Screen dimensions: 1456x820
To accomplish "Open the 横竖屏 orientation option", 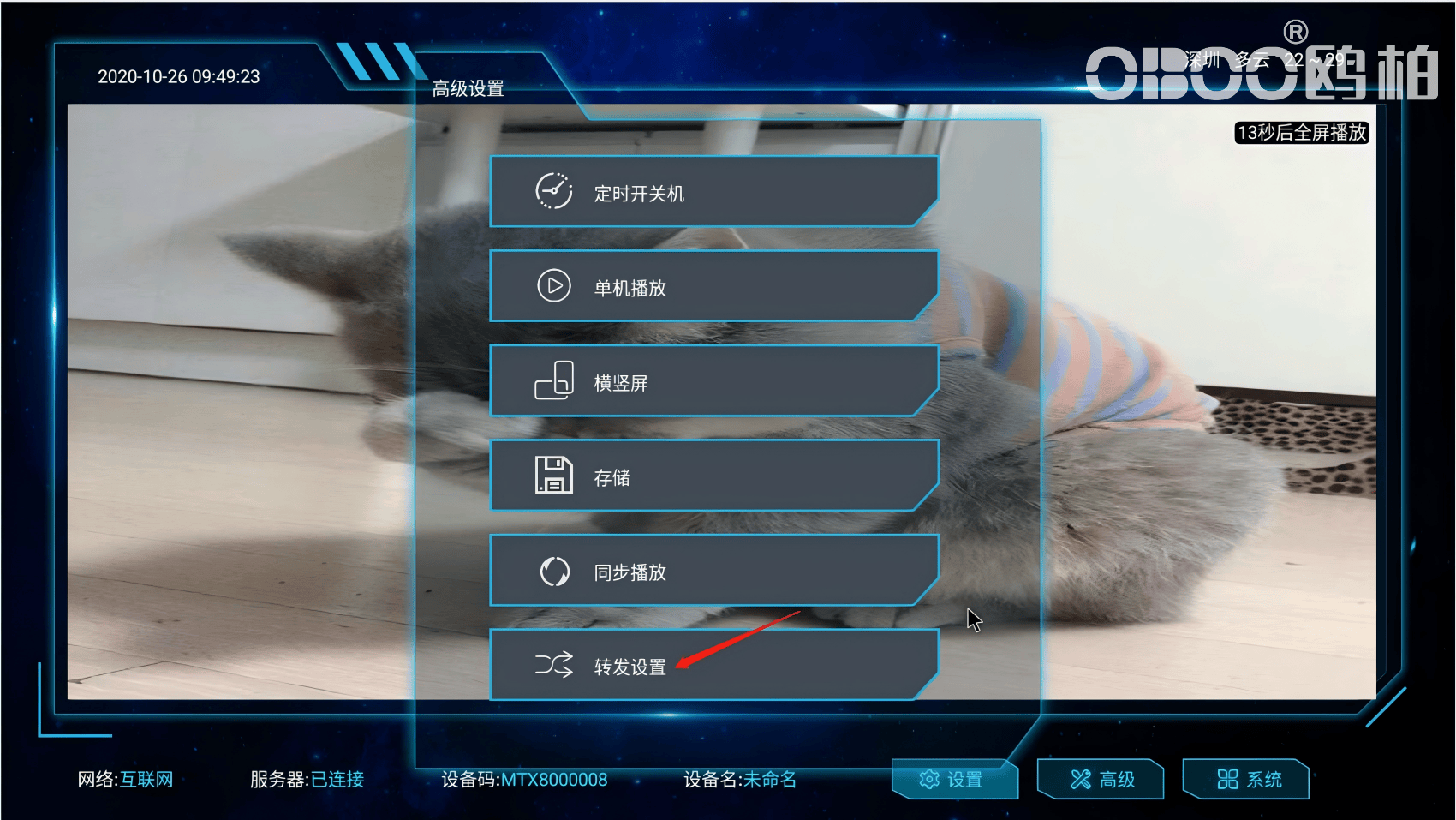I will pos(713,380).
